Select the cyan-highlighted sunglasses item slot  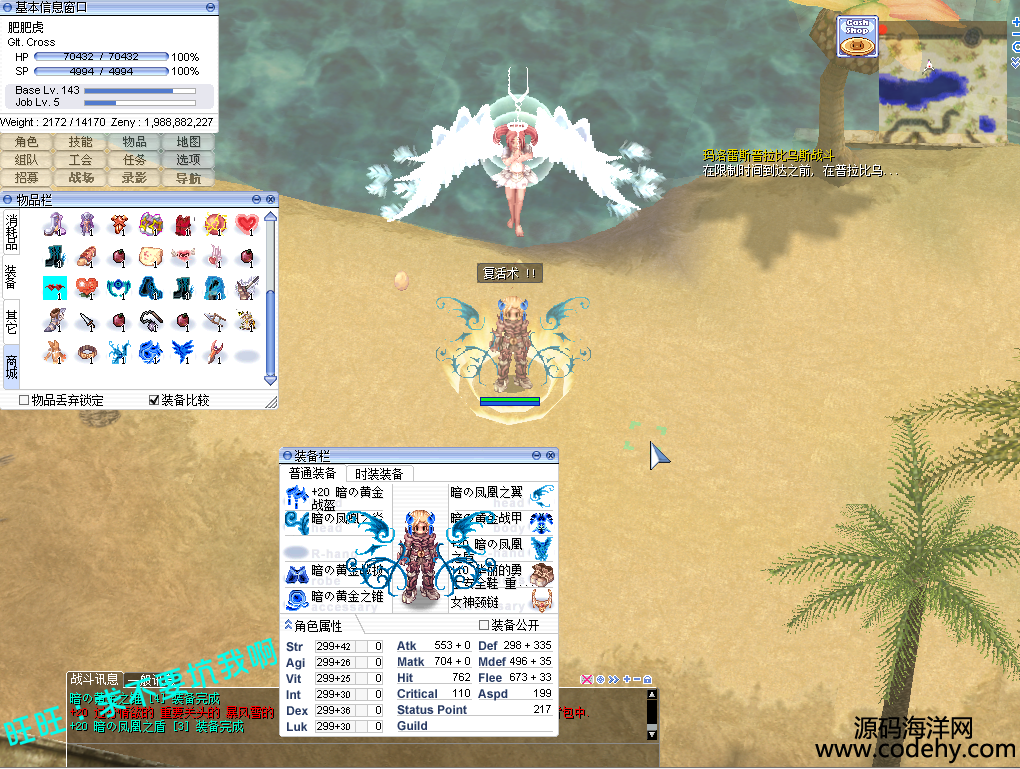(55, 289)
